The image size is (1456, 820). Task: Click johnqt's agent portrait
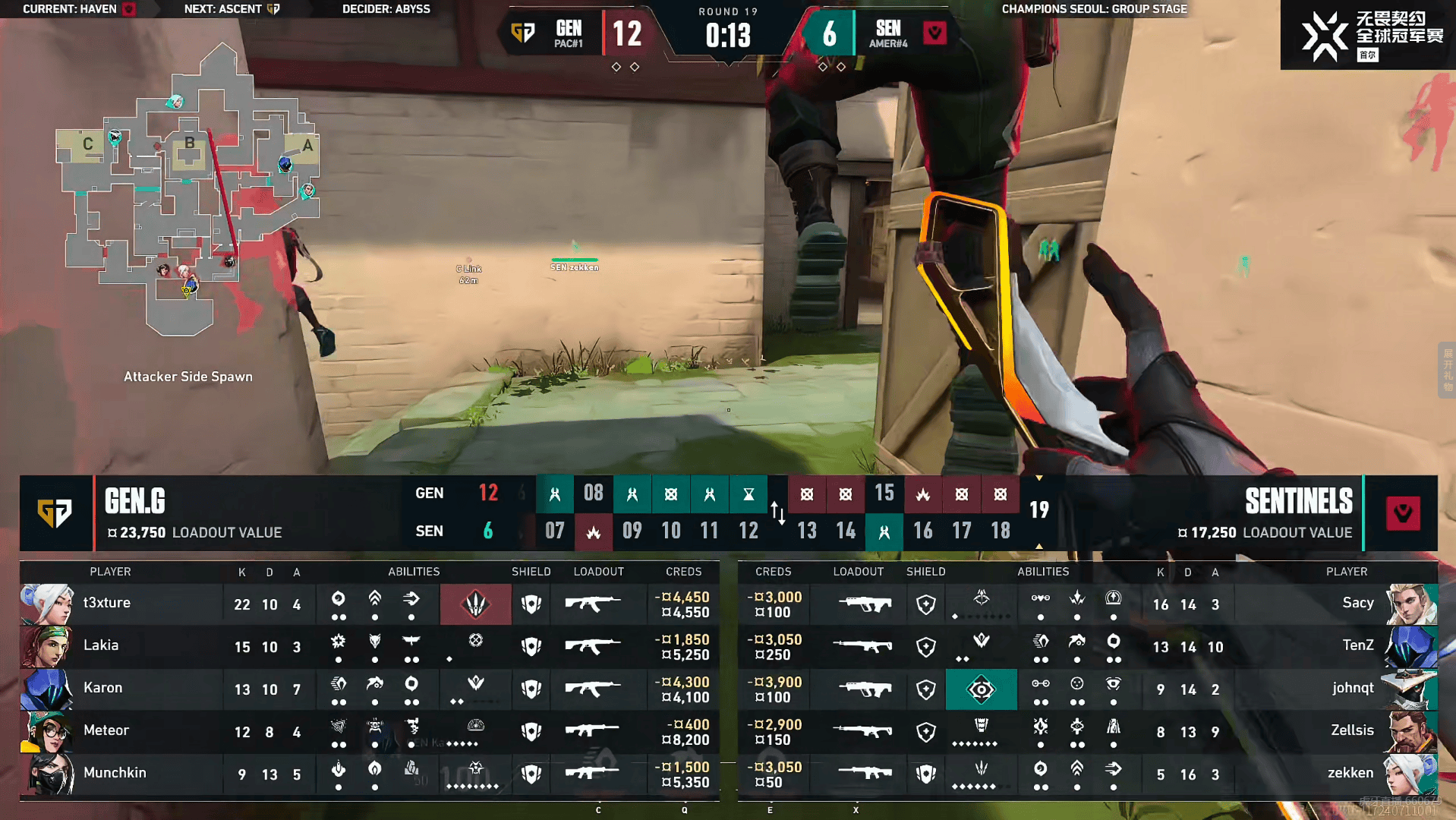click(1410, 689)
